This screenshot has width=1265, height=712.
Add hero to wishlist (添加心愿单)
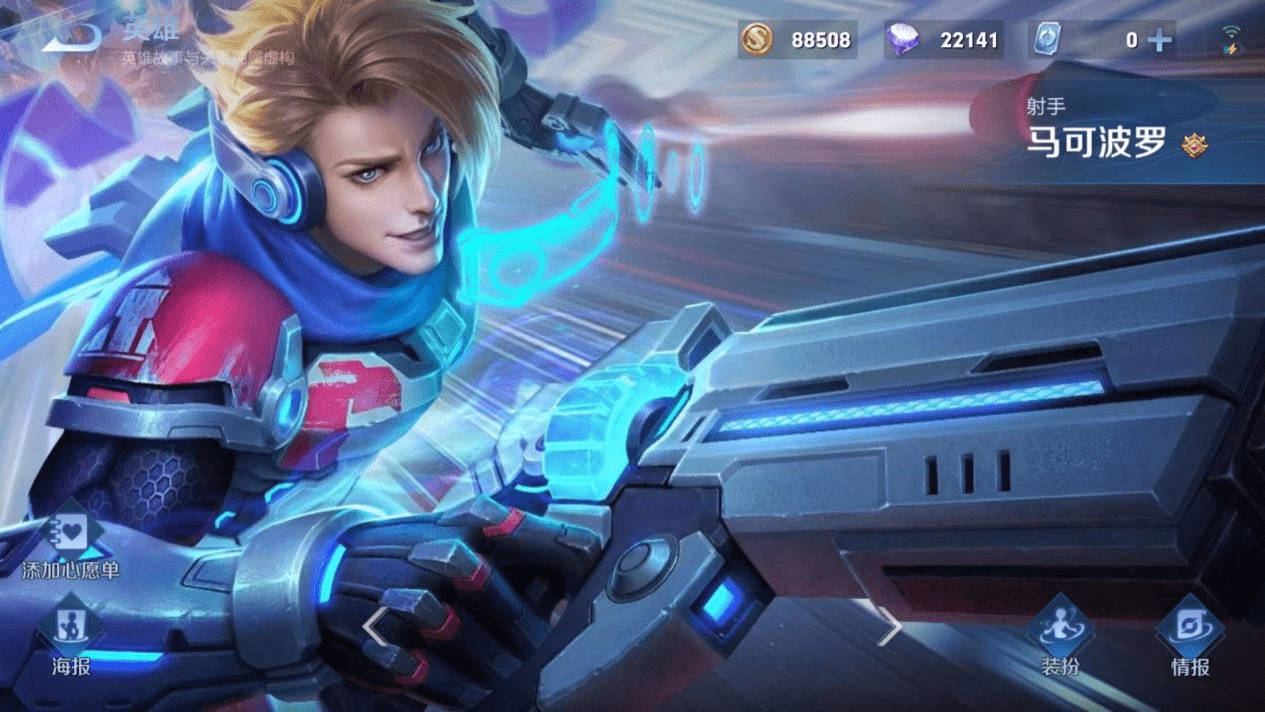tap(71, 545)
